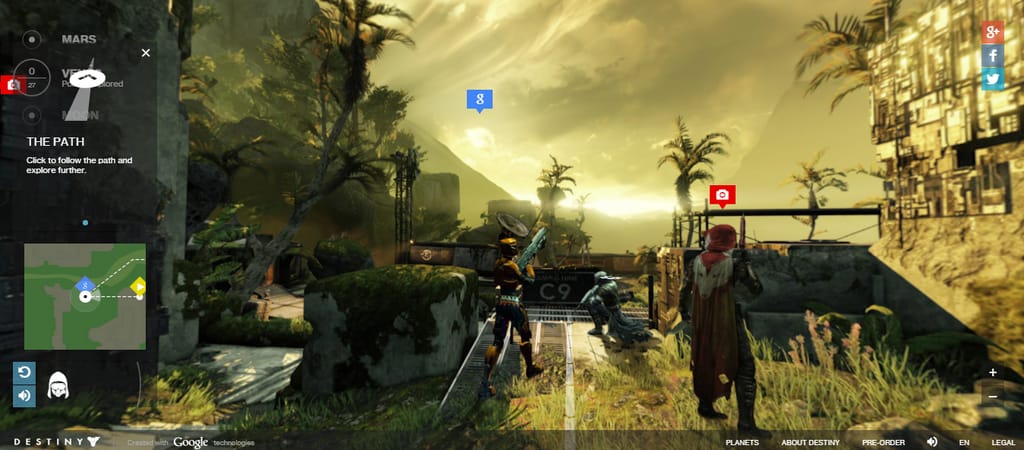Select the hooded guardian character icon
Image resolution: width=1024 pixels, height=450 pixels.
pyautogui.click(x=58, y=385)
